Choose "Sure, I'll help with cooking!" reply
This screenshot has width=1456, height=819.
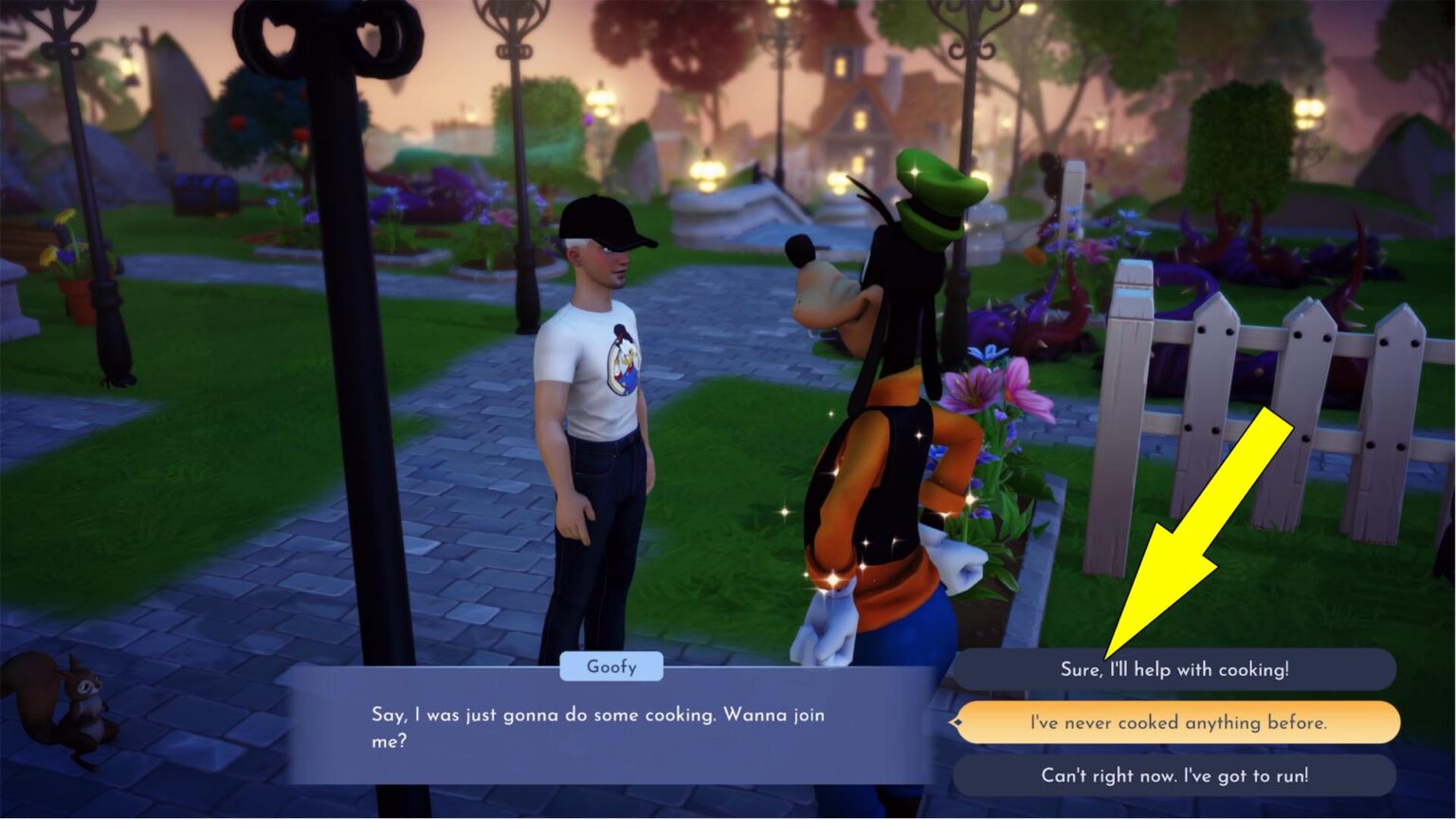pyautogui.click(x=1174, y=669)
